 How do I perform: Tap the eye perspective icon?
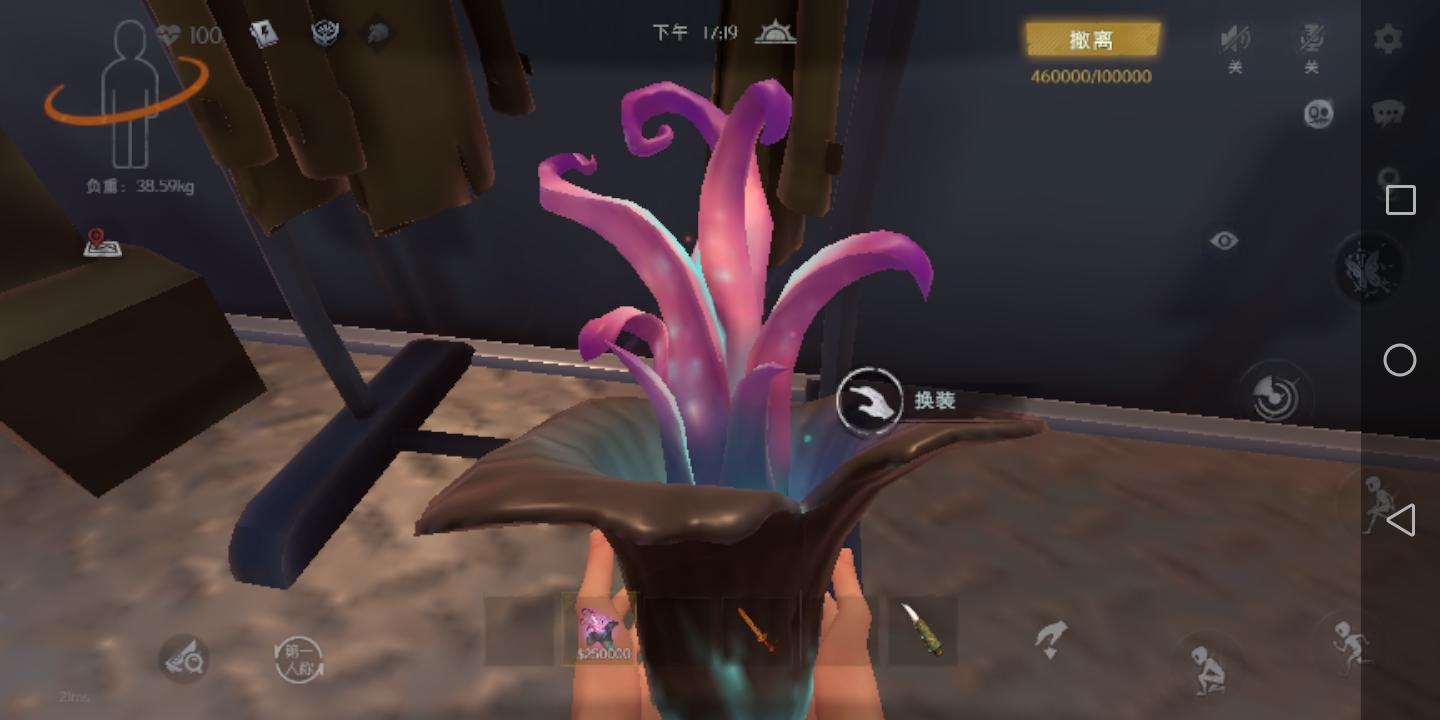(x=1225, y=241)
